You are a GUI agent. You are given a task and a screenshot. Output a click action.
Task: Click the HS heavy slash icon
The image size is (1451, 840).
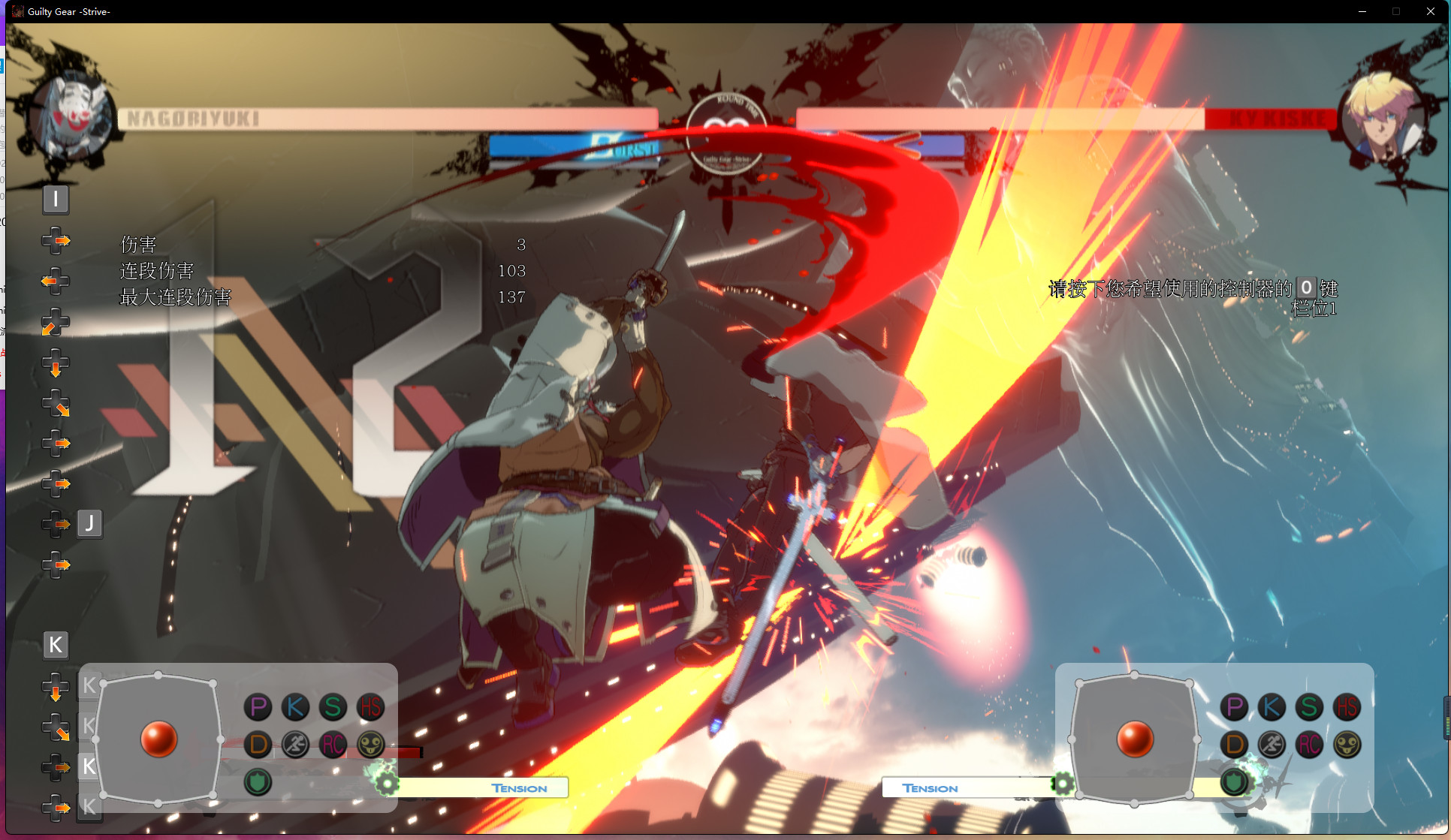pyautogui.click(x=370, y=706)
